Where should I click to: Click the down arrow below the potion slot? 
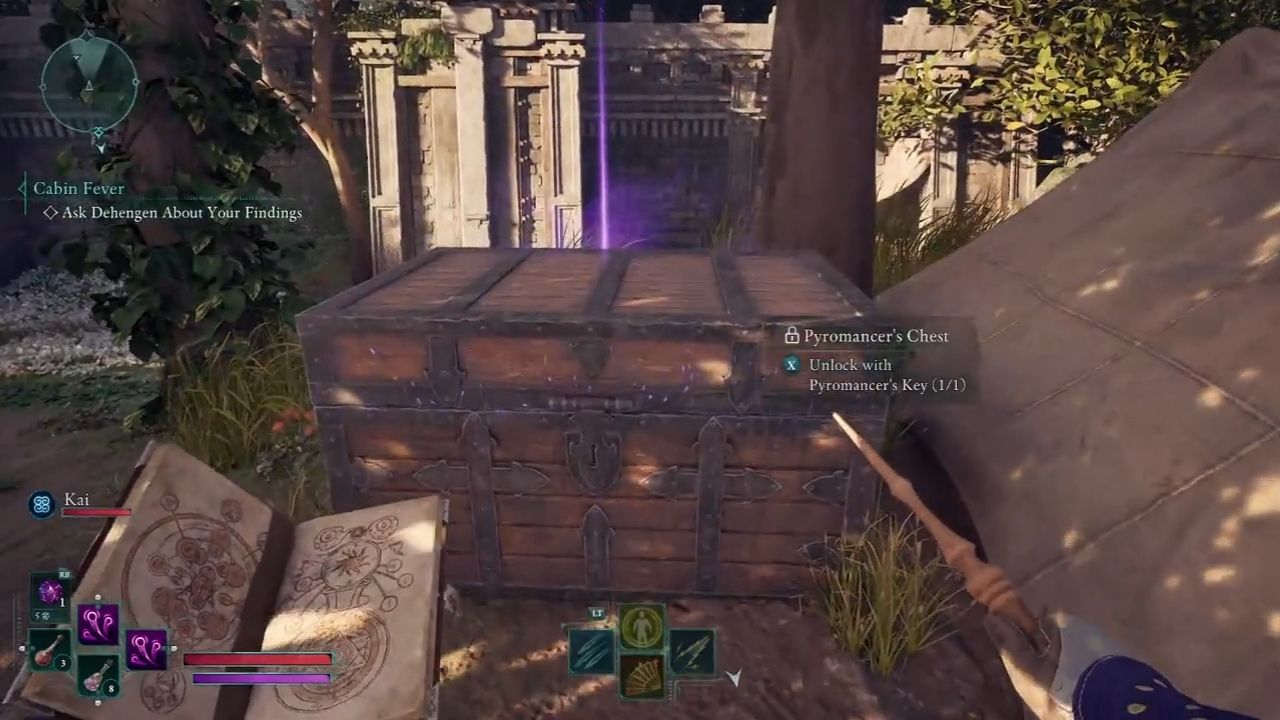pyautogui.click(x=97, y=701)
